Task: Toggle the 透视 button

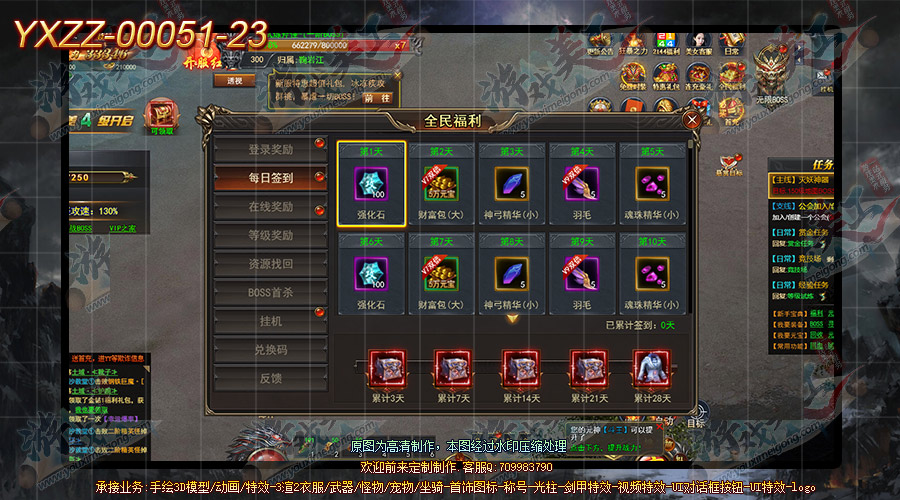Action: (235, 81)
